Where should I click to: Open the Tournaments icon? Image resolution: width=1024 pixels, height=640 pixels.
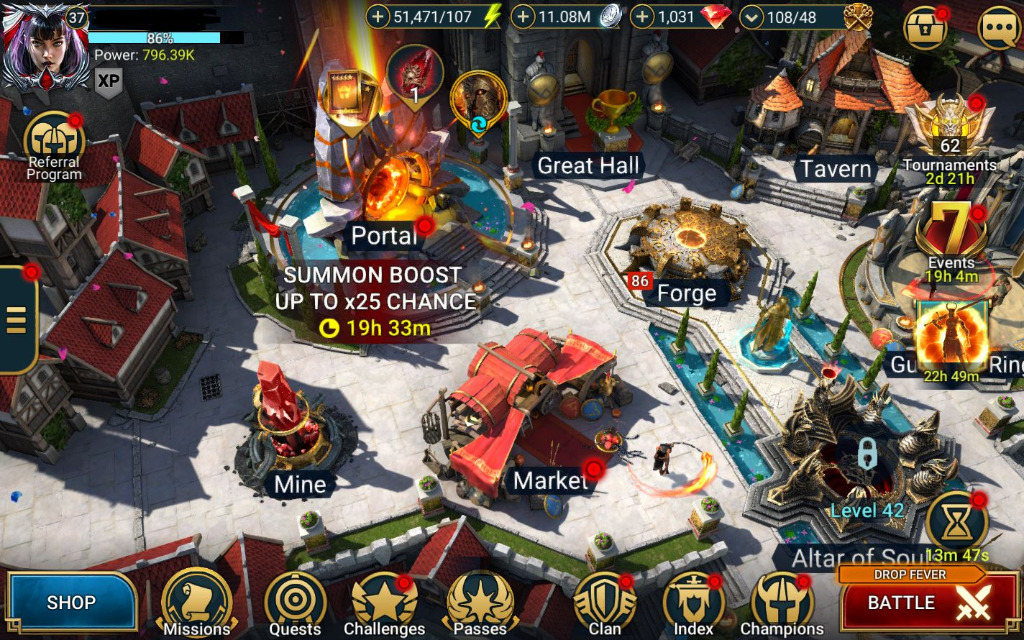tap(948, 128)
